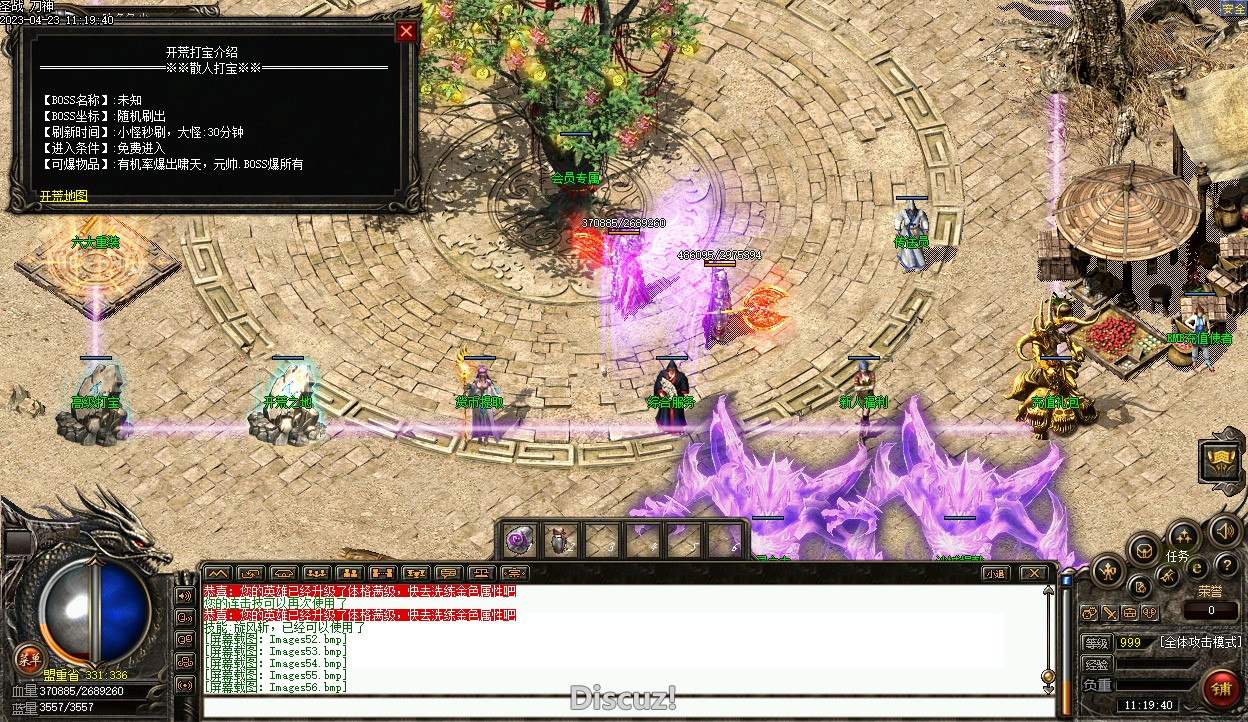Click the 小退 logout button
This screenshot has height=722, width=1248.
tap(994, 573)
